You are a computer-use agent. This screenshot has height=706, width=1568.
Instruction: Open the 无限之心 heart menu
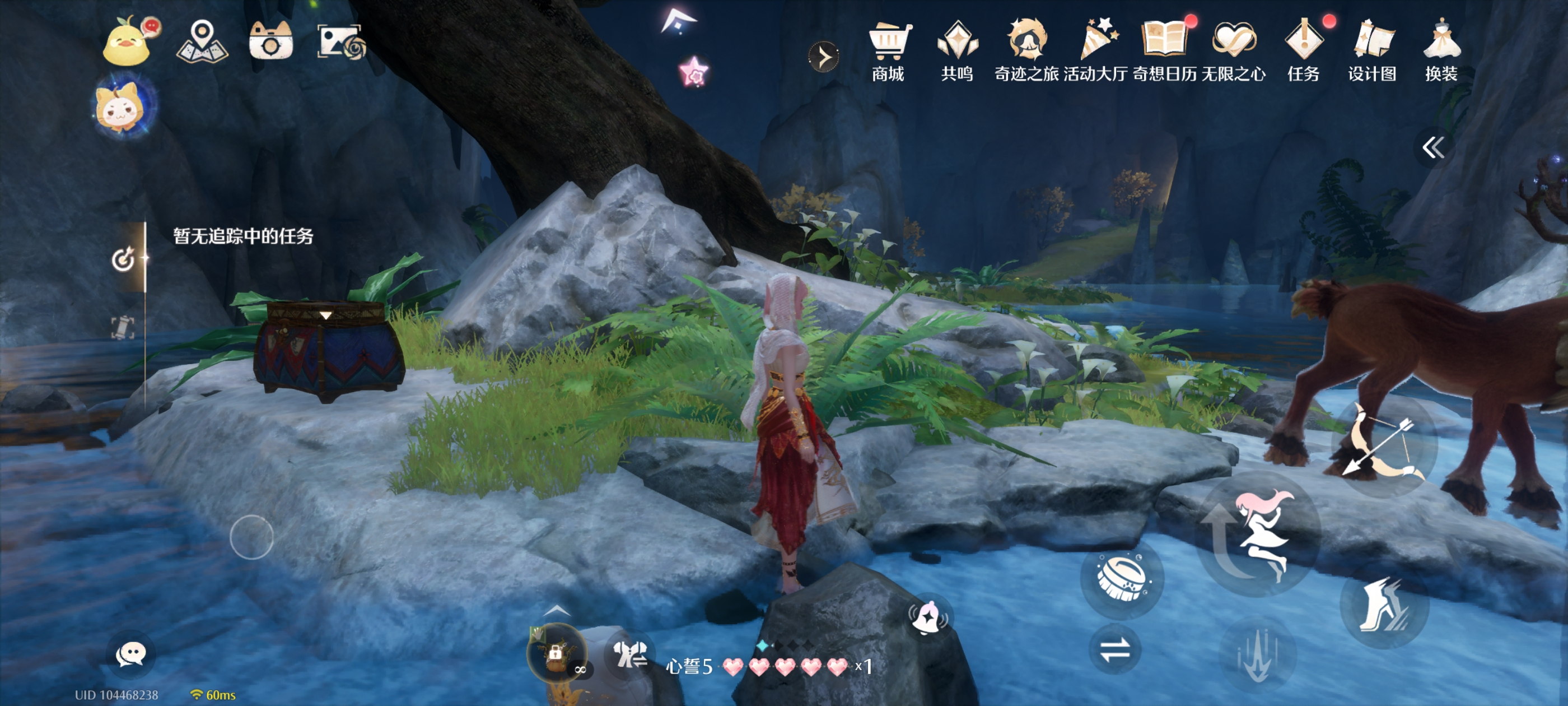[1233, 51]
